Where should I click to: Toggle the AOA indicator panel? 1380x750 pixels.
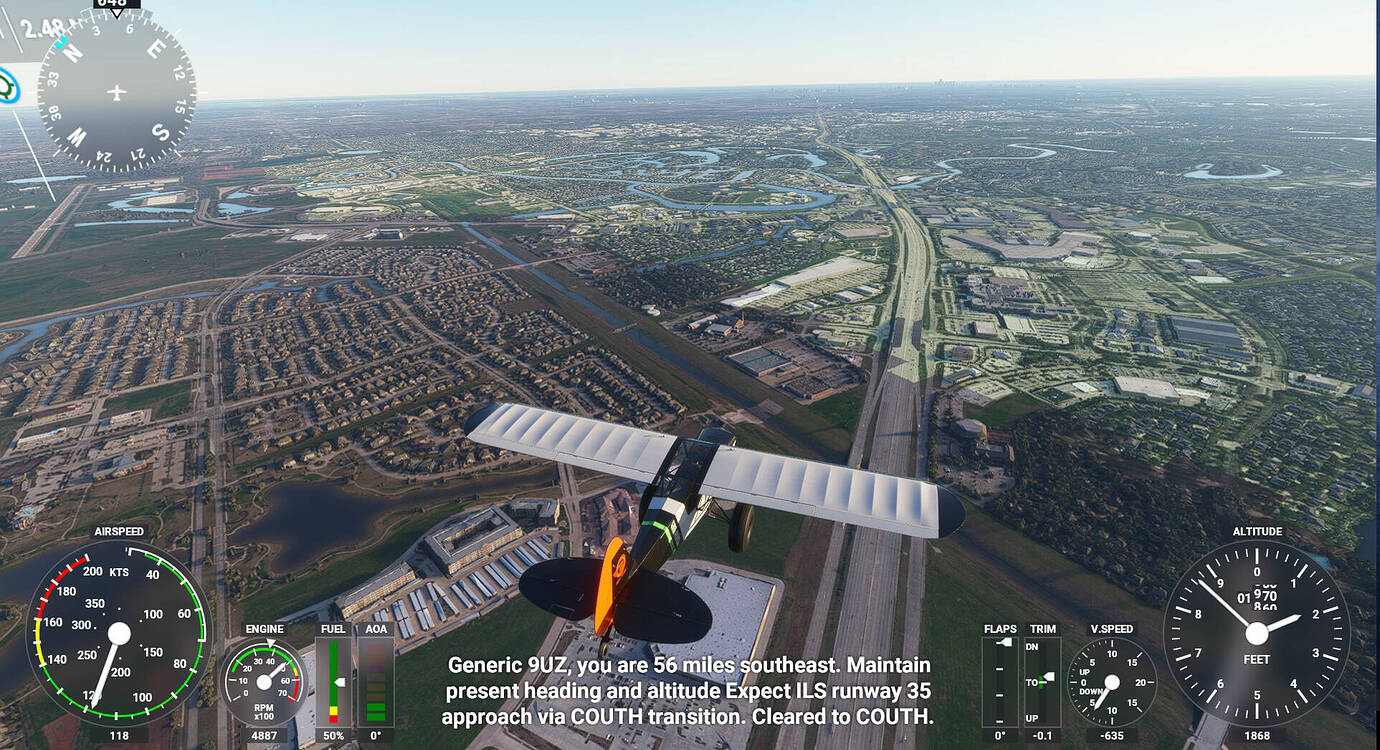click(377, 680)
